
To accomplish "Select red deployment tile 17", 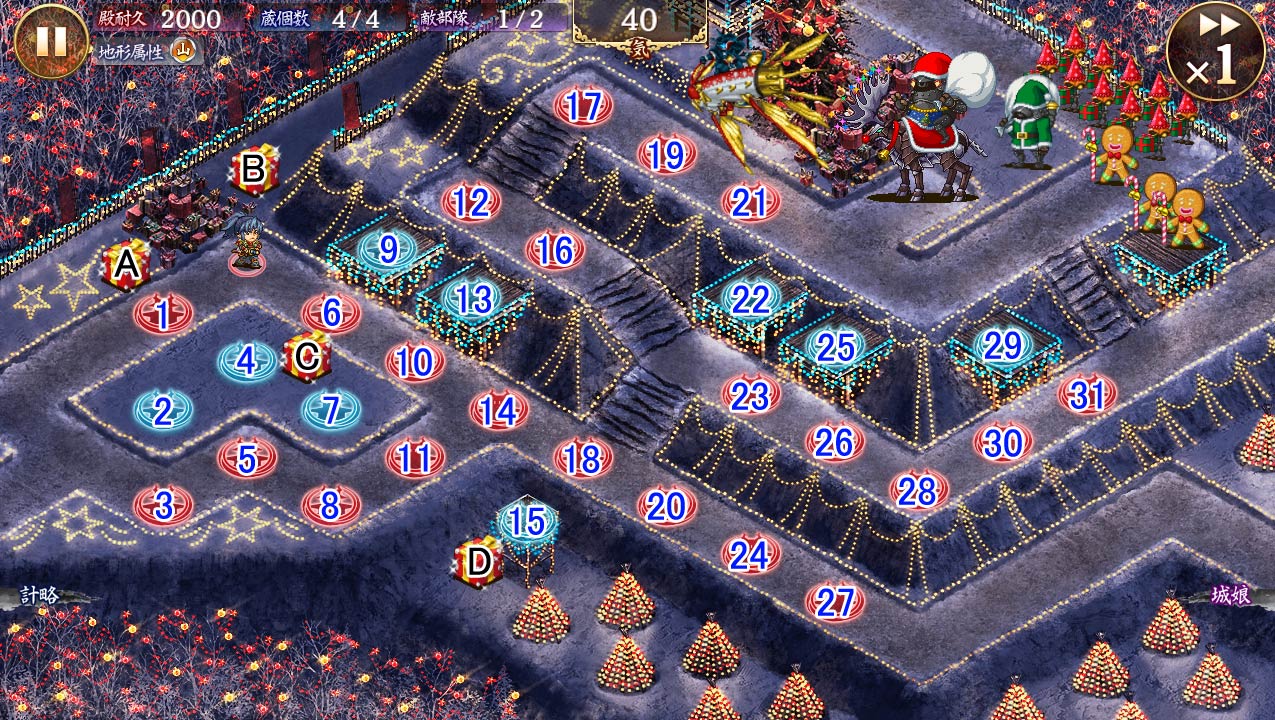I will coord(582,107).
